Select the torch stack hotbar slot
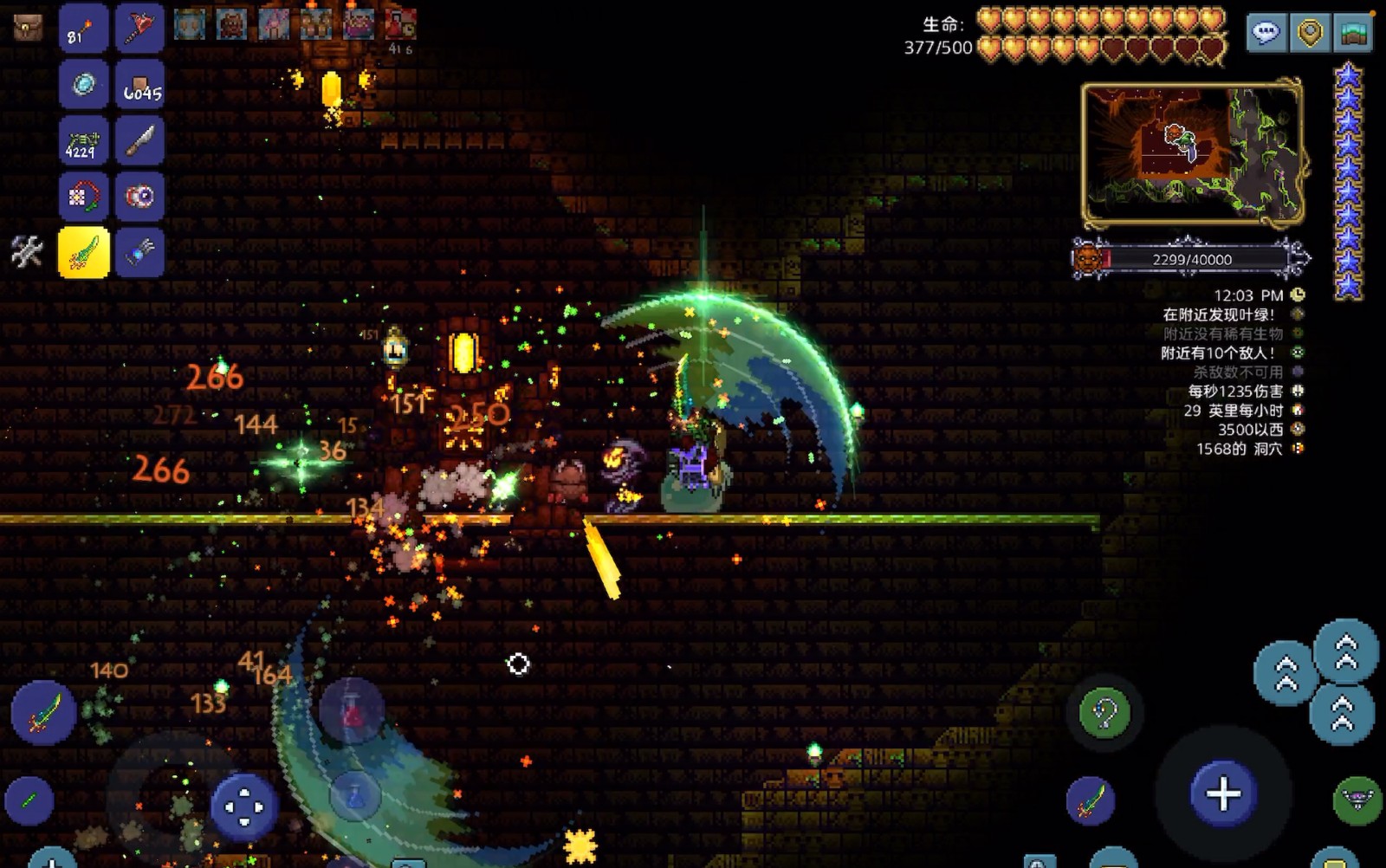This screenshot has width=1386, height=868. [x=83, y=30]
